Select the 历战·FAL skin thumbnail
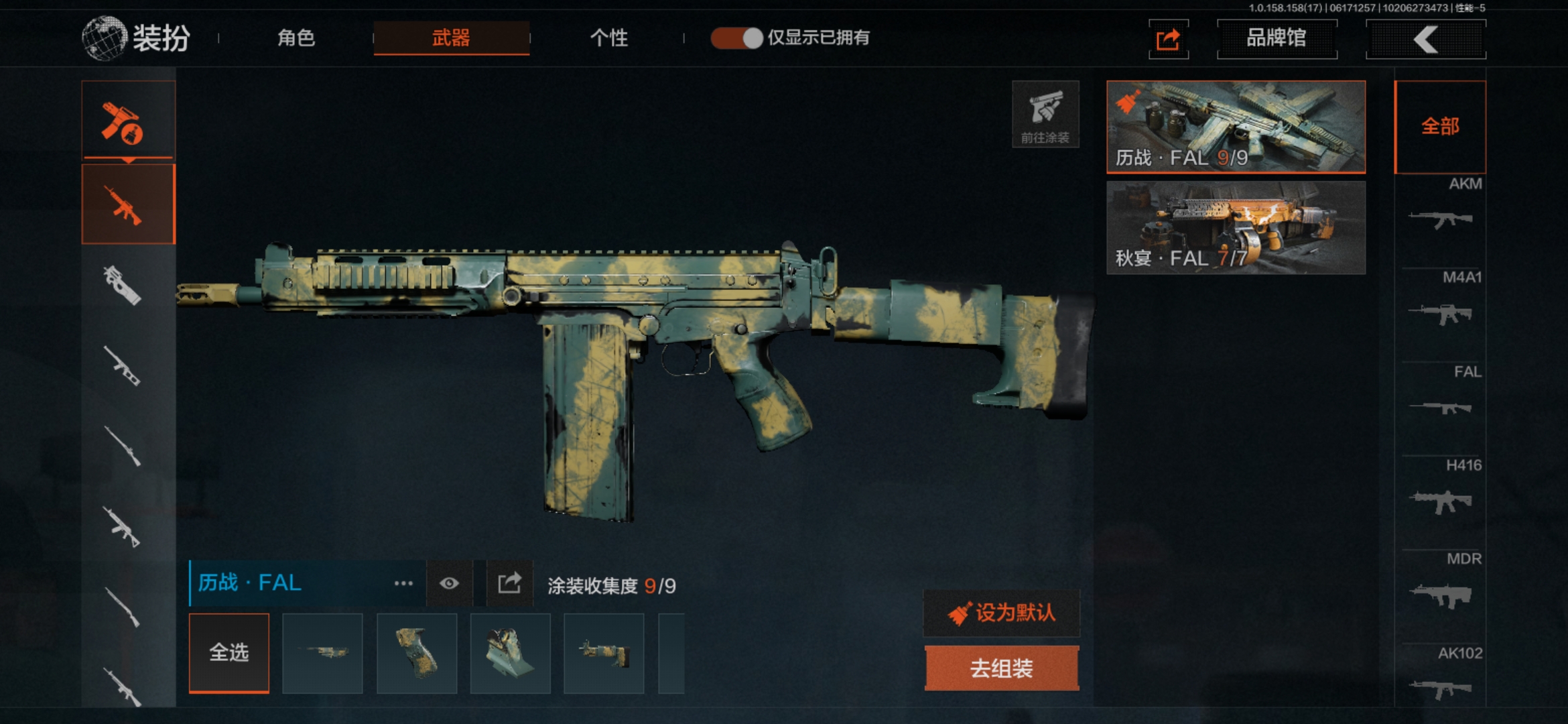The width and height of the screenshot is (1568, 724). 1236,126
